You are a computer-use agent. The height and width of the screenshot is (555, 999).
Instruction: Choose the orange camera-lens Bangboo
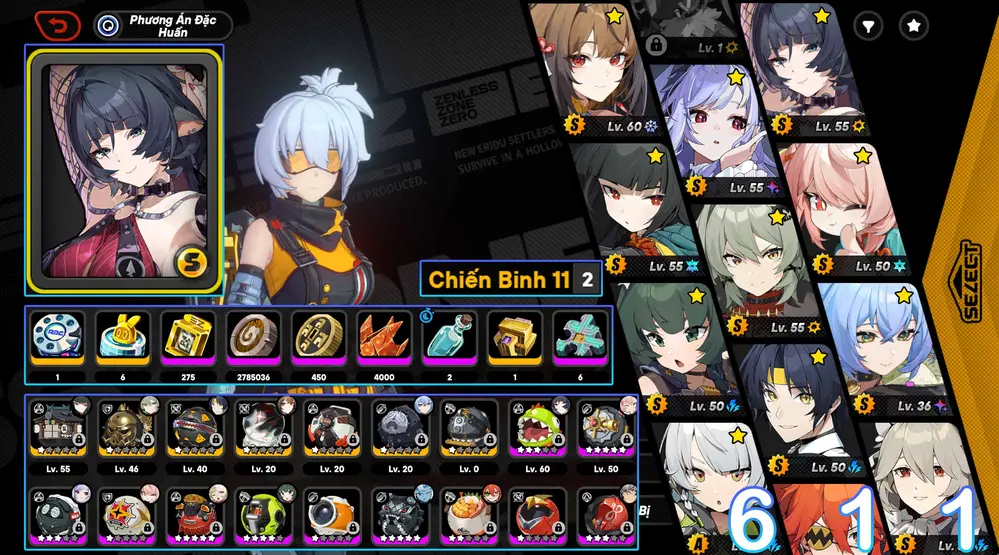point(333,513)
